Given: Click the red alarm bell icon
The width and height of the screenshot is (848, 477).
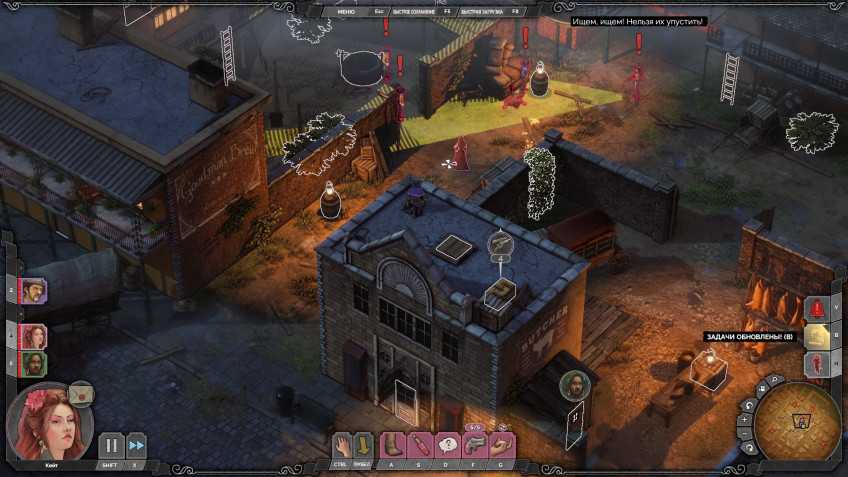Looking at the screenshot, I should pyautogui.click(x=818, y=309).
